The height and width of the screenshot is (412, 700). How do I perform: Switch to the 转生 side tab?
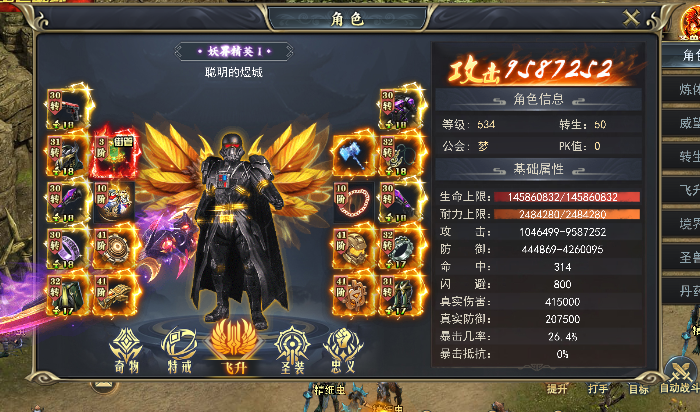click(686, 158)
